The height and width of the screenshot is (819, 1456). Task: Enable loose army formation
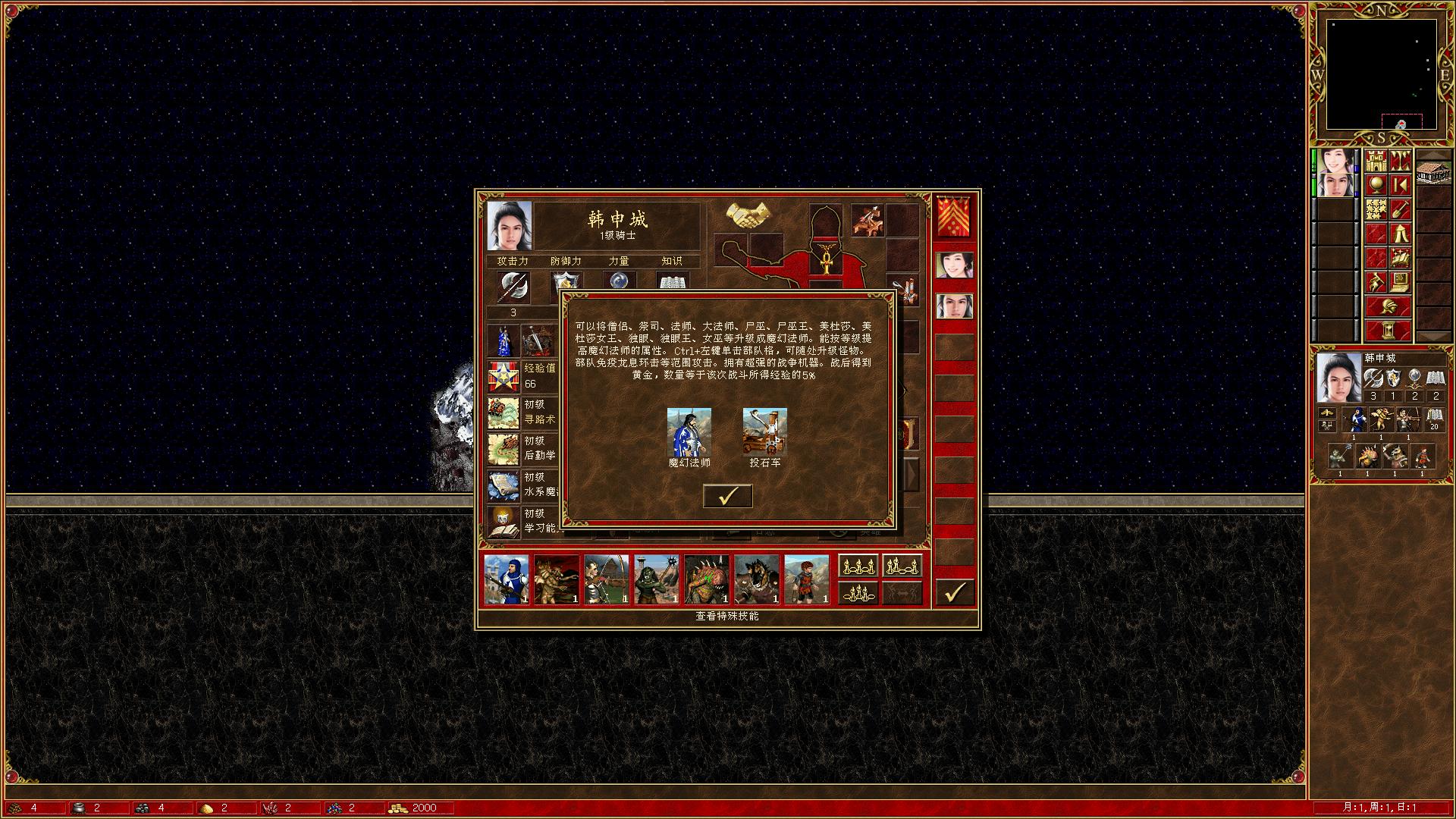coord(858,566)
